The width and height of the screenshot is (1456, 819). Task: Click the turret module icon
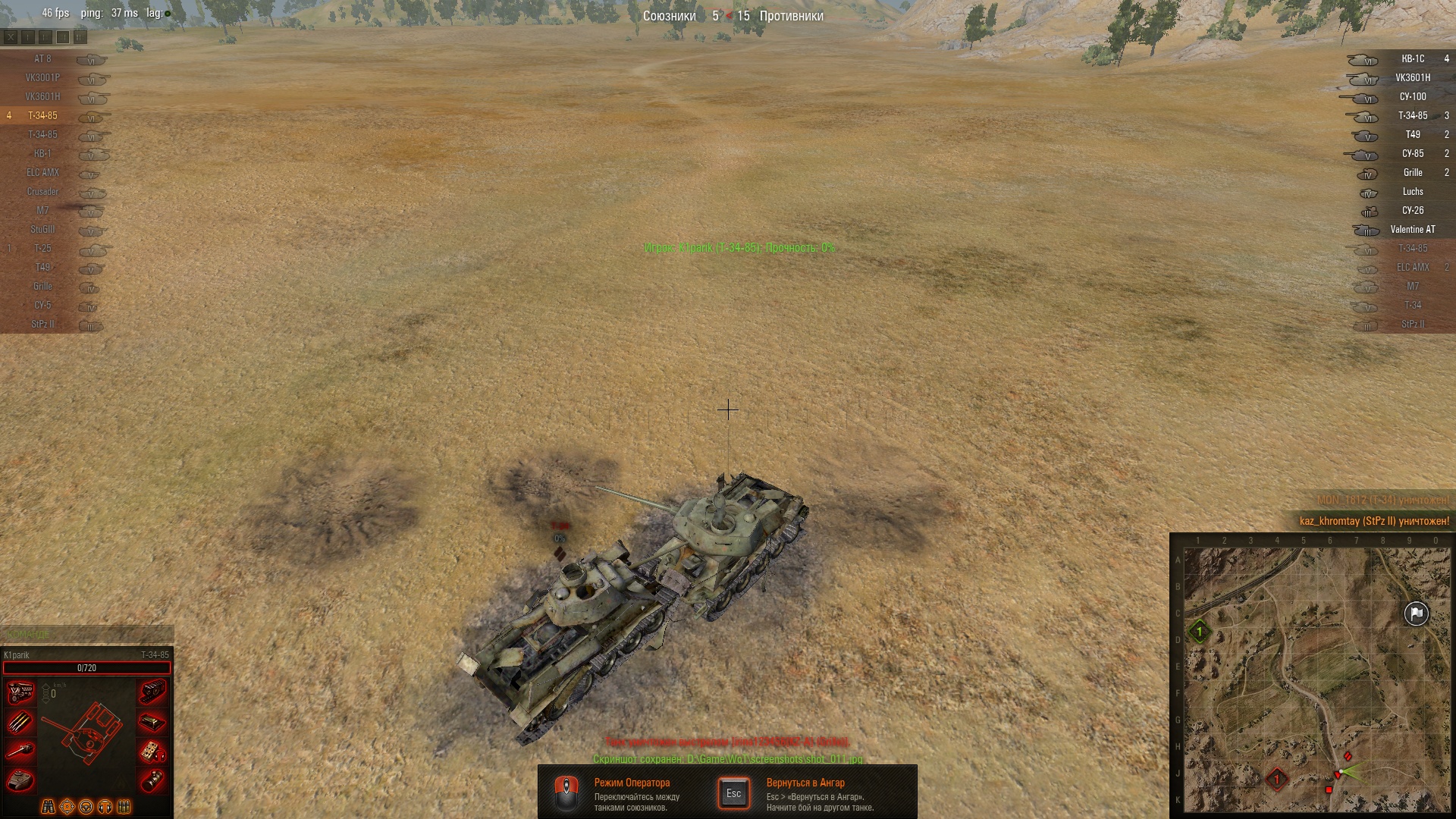(20, 780)
